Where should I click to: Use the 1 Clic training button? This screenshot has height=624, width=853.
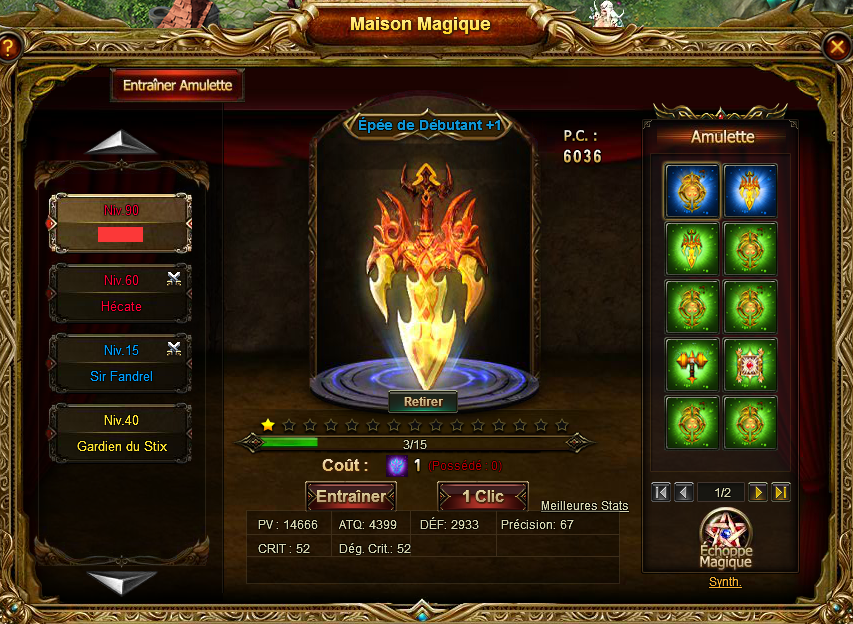click(483, 496)
